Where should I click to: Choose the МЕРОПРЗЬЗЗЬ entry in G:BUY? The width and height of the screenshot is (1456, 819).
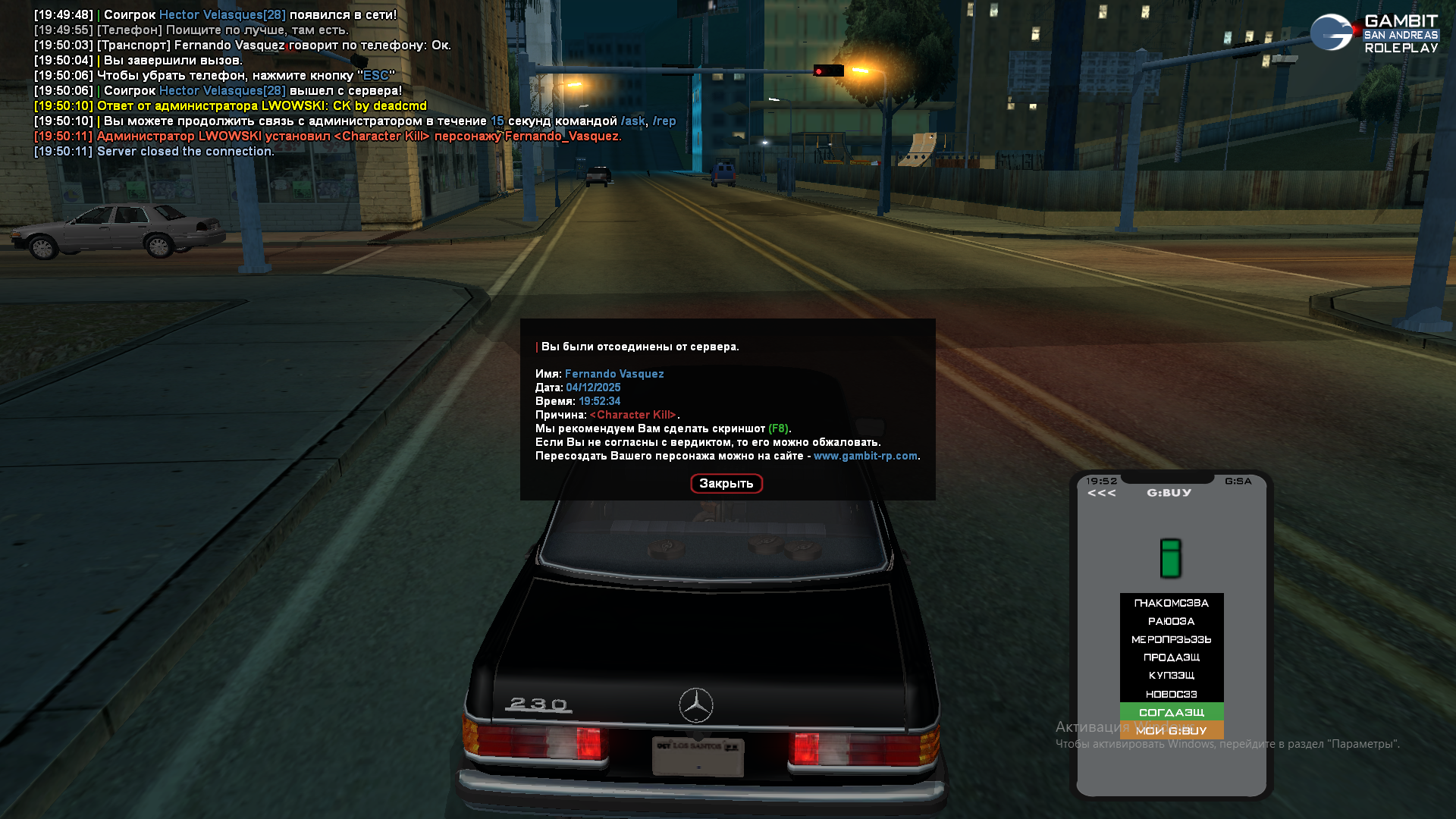tap(1171, 639)
